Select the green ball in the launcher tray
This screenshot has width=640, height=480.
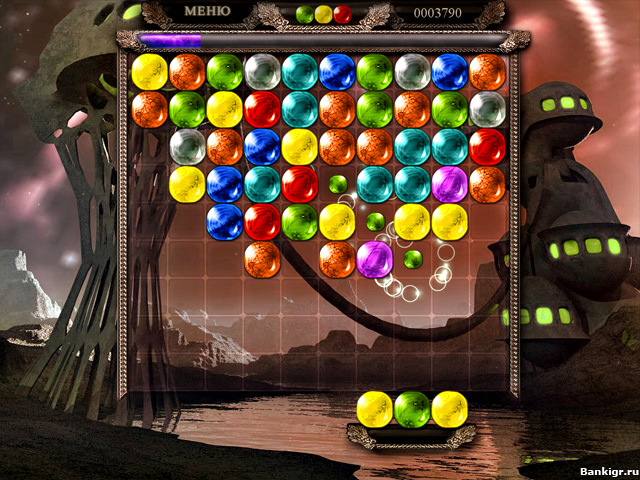[412, 408]
